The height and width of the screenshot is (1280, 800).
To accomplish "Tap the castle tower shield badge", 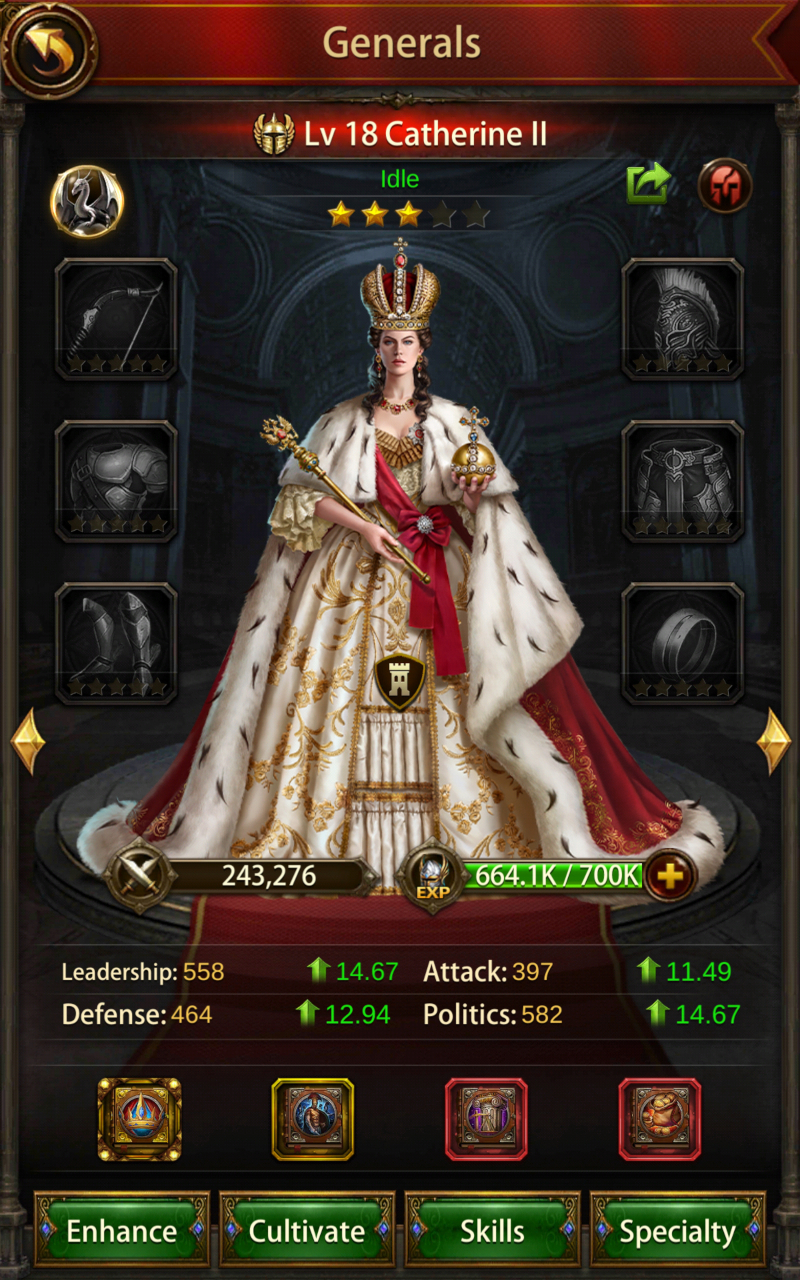I will [x=400, y=682].
